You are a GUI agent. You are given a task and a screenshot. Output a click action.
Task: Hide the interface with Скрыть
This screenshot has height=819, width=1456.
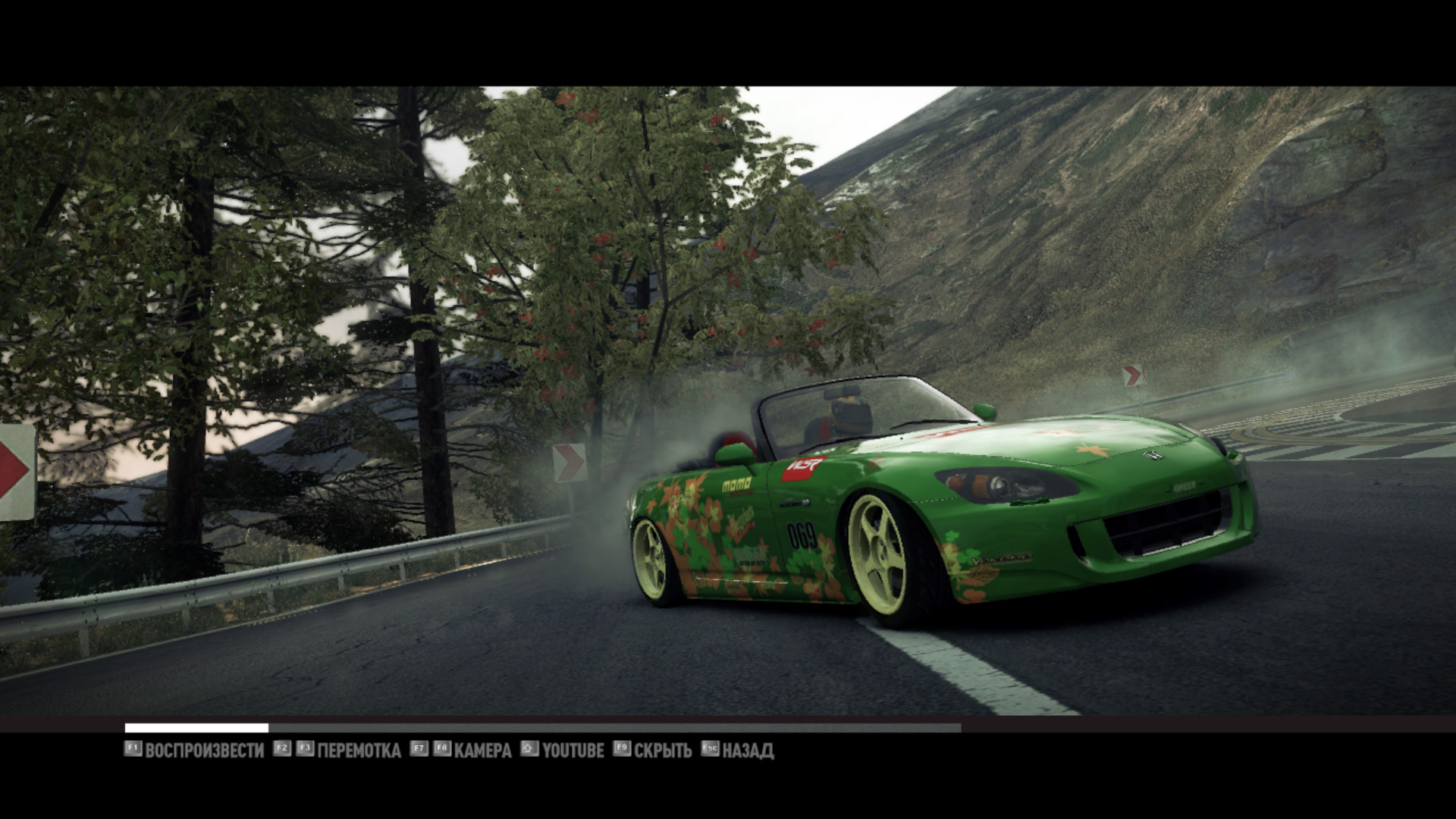coord(662,751)
